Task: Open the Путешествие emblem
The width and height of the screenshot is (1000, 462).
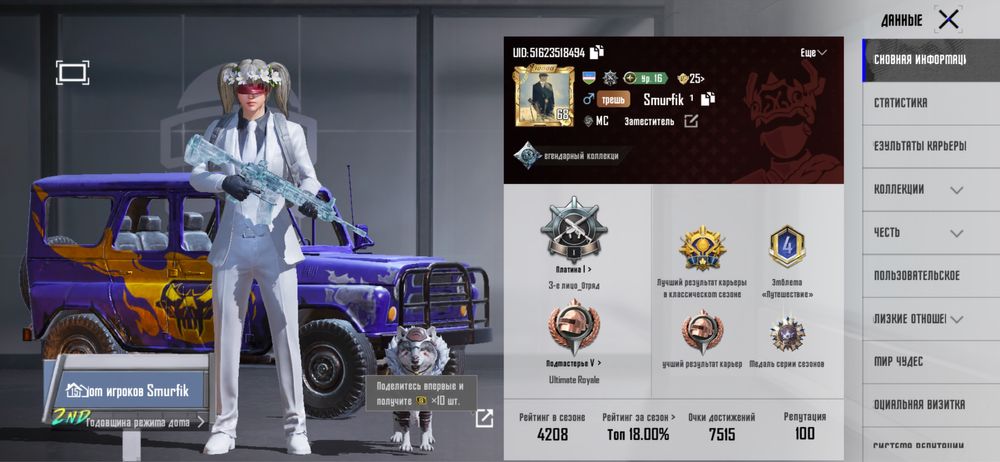Action: [786, 247]
